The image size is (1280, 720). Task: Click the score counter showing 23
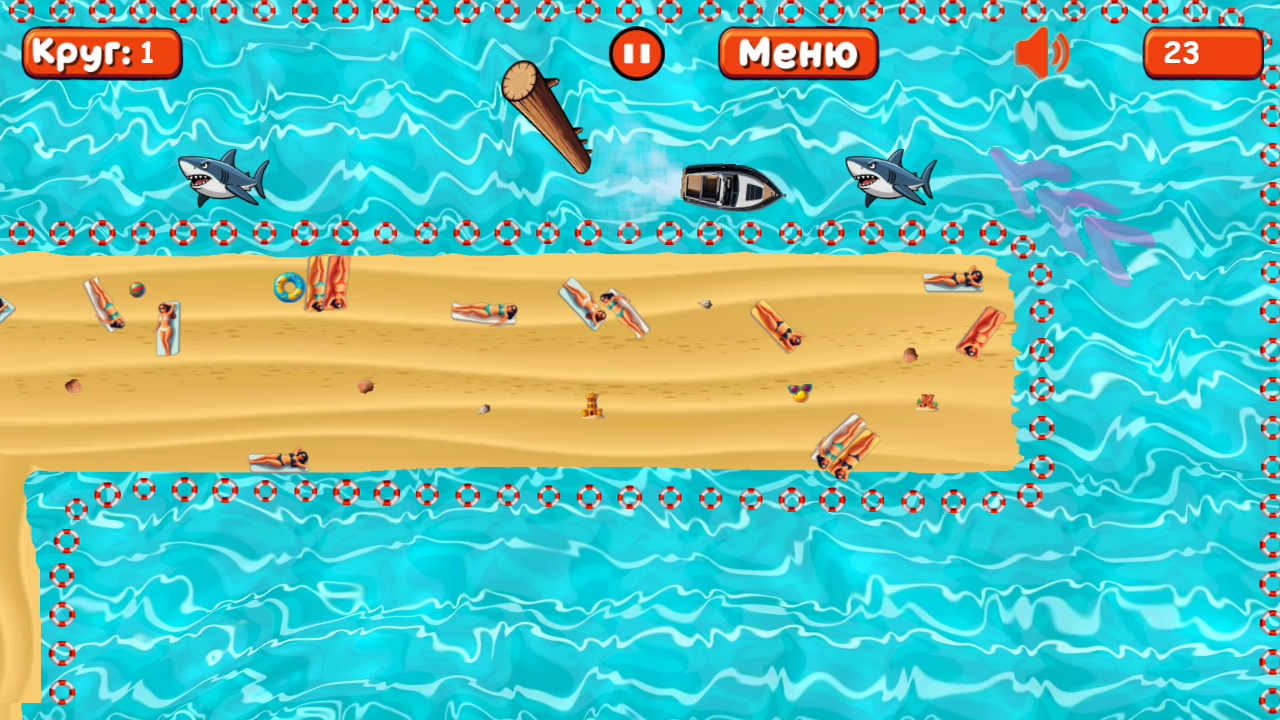(1203, 53)
